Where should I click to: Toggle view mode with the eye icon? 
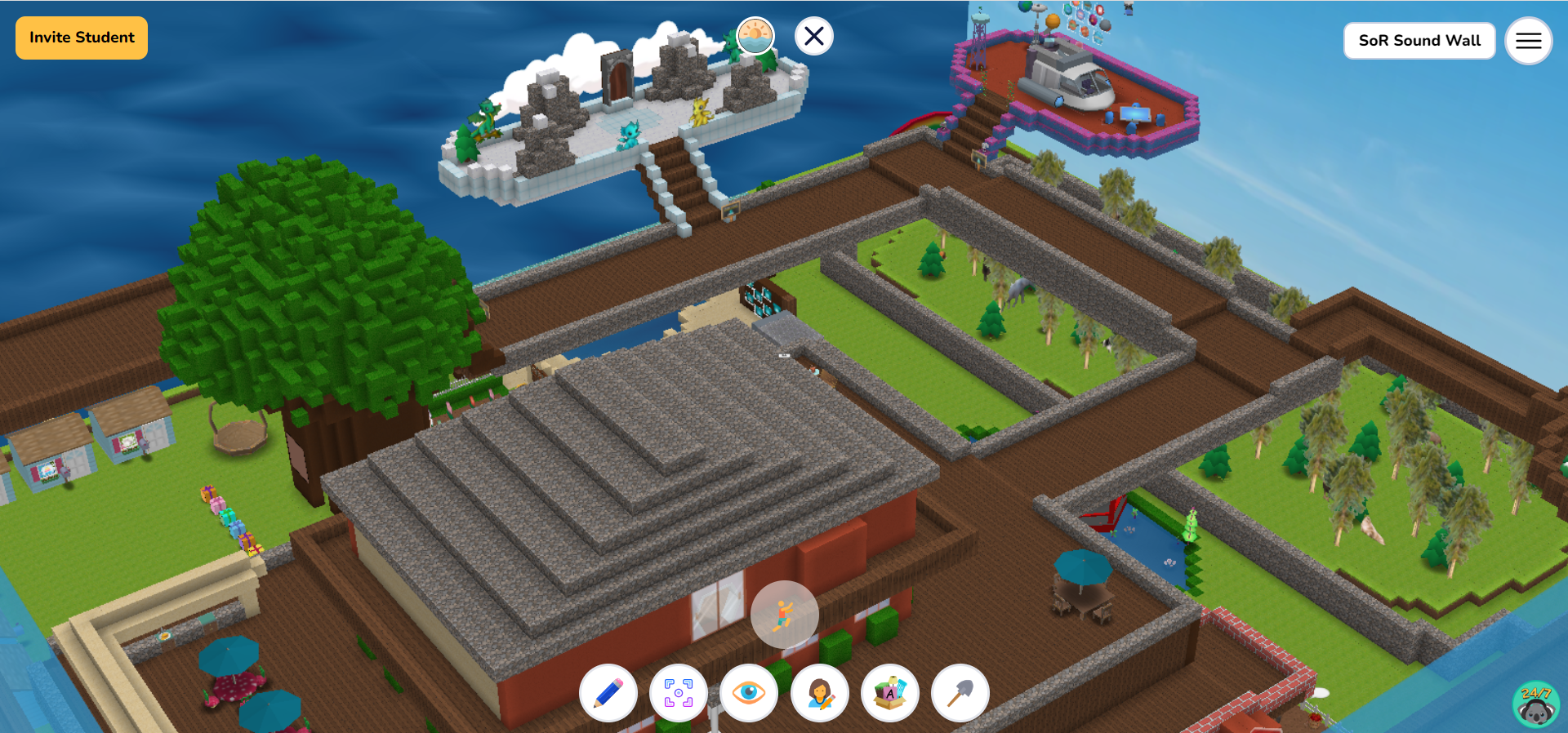click(749, 693)
